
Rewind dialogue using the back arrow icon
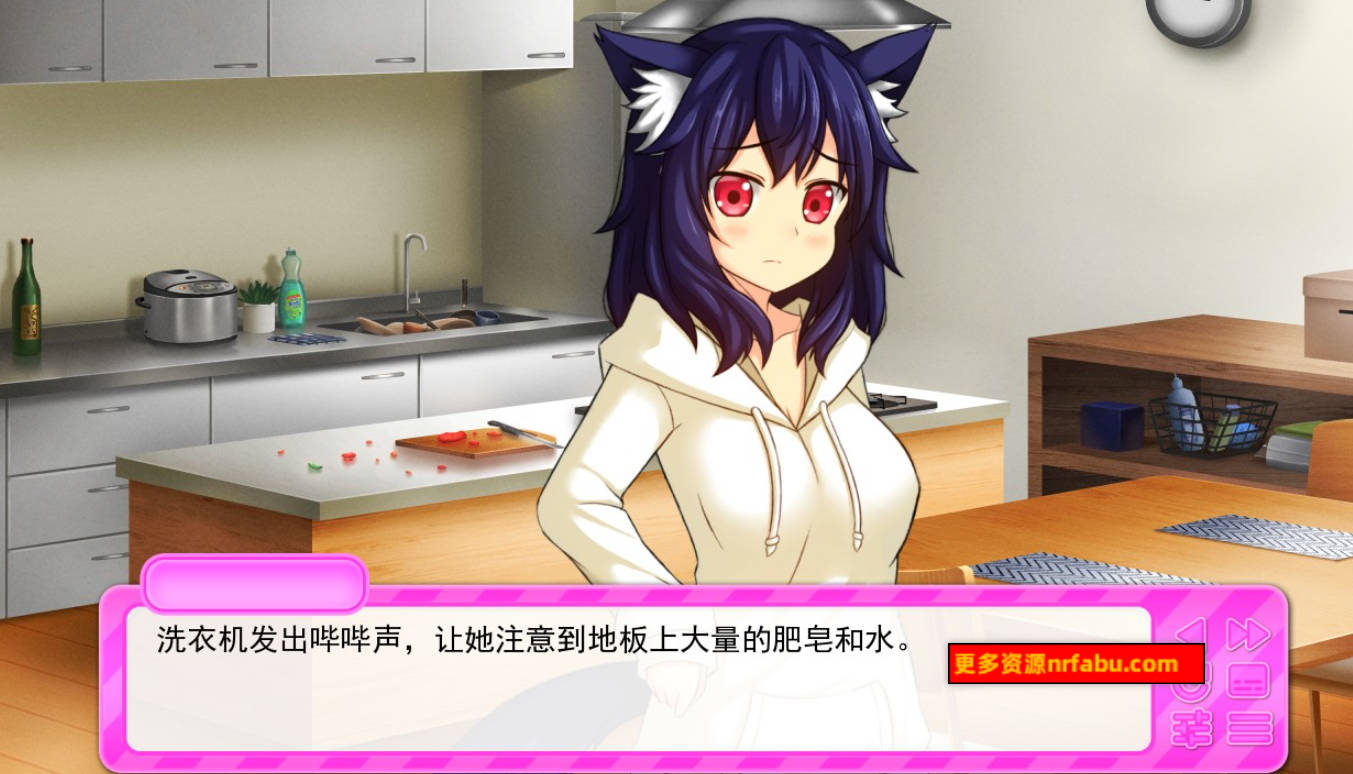click(1190, 628)
